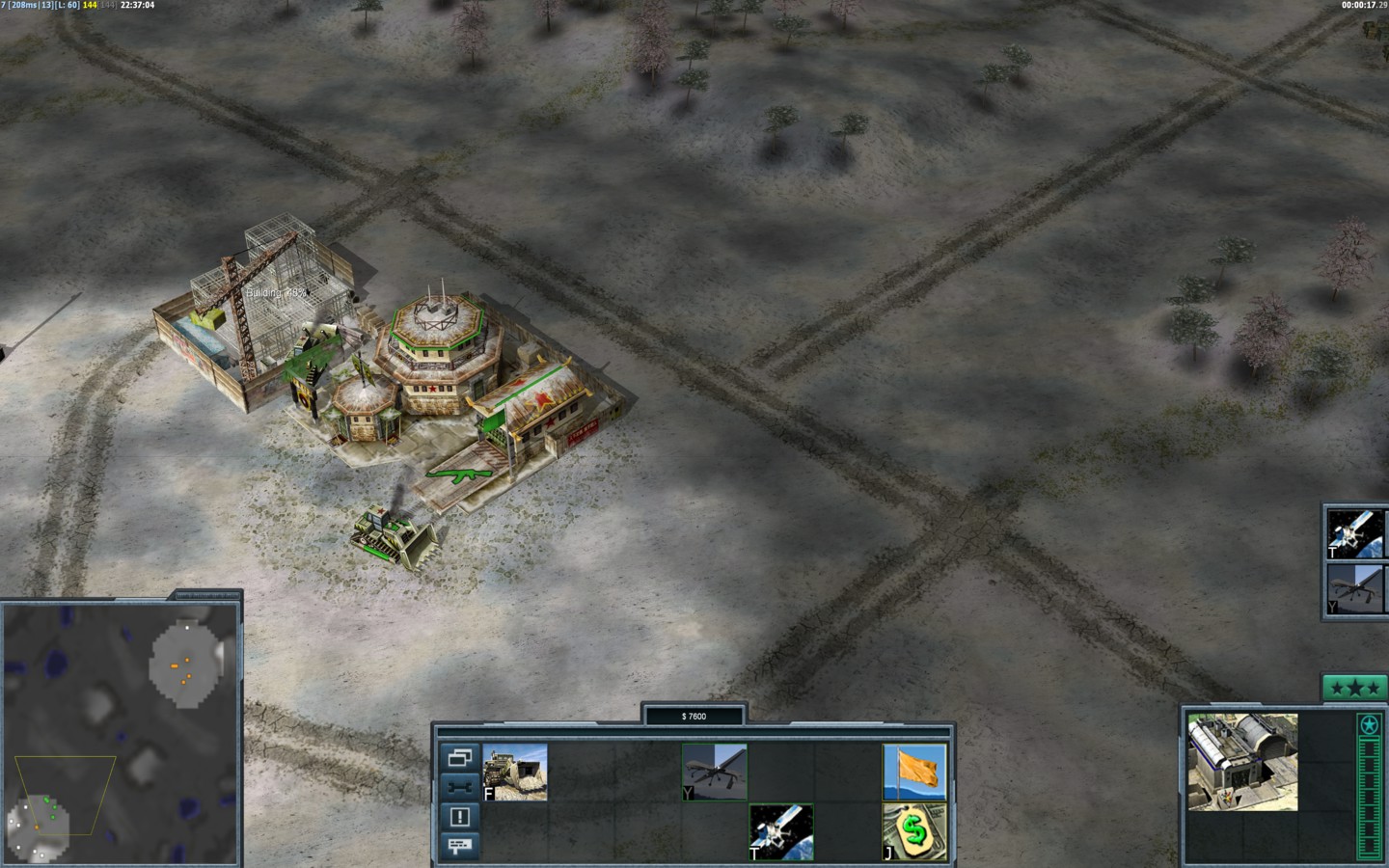Click on the minimap radar

point(121,733)
